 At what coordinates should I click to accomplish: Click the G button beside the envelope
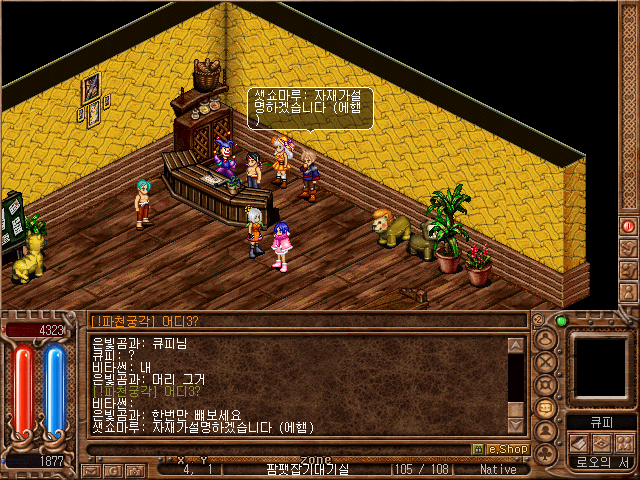pos(113,469)
